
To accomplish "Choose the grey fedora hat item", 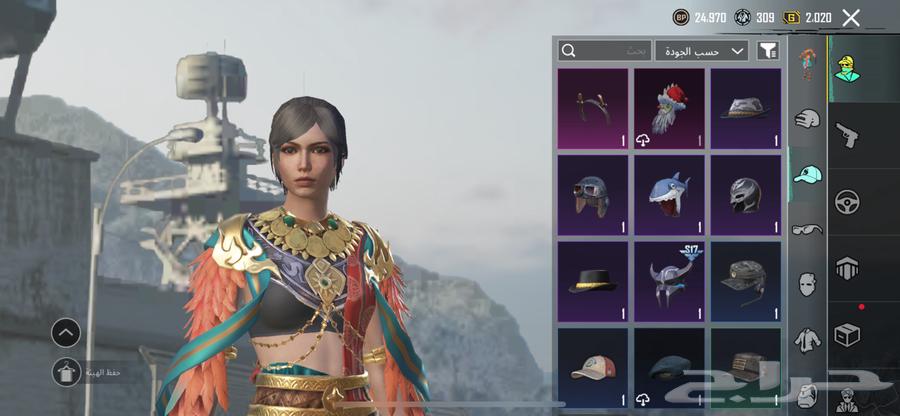I will (x=745, y=108).
